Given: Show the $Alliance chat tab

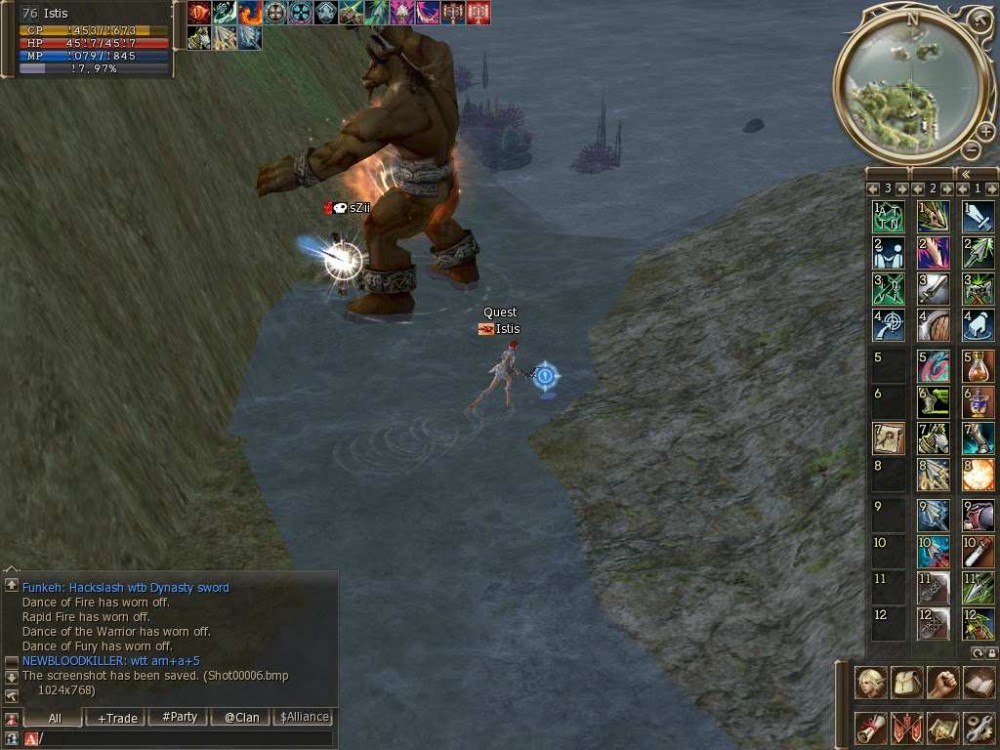Looking at the screenshot, I should (x=304, y=717).
